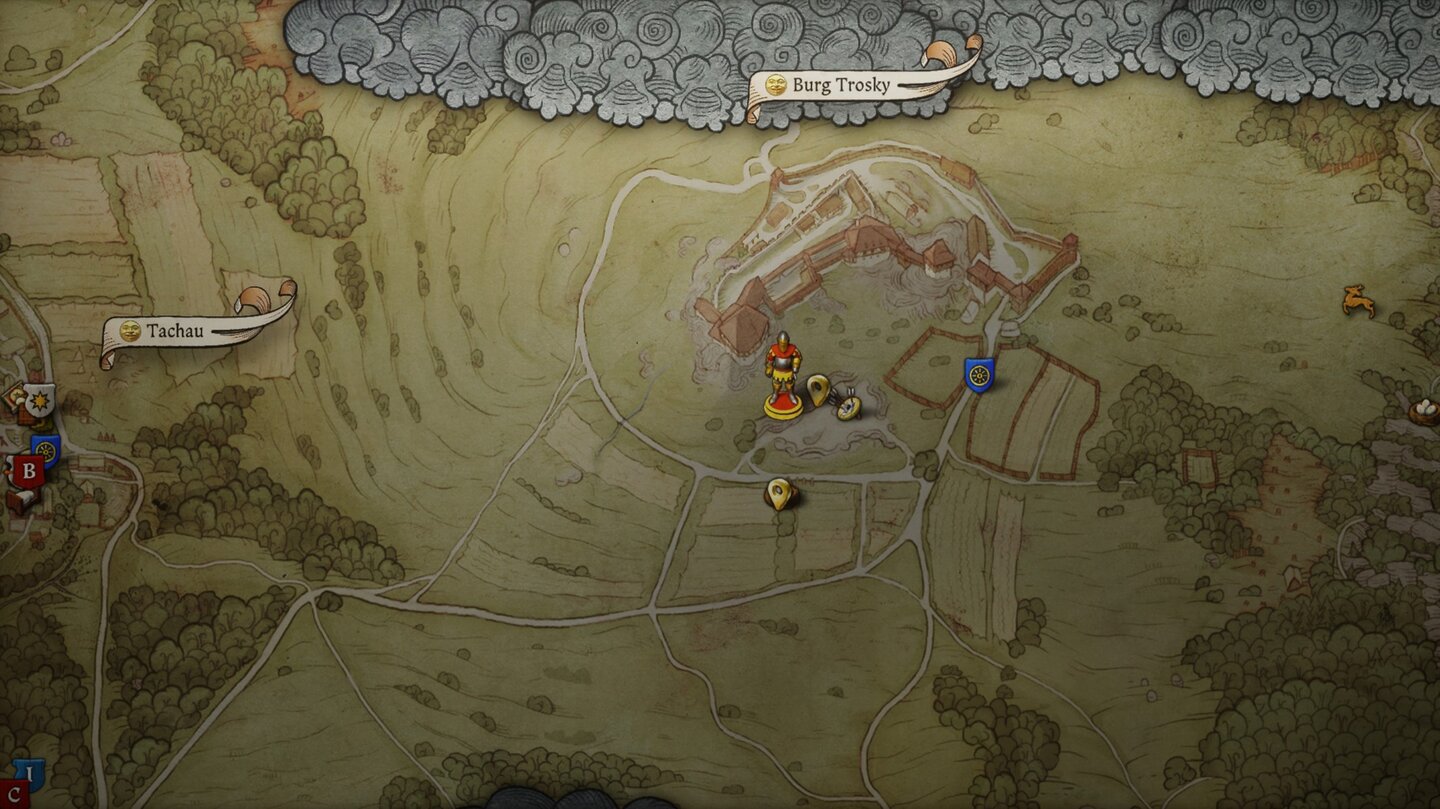Screen dimensions: 1440x809
Task: Click the white shield with the gold sun
Action: click(39, 400)
